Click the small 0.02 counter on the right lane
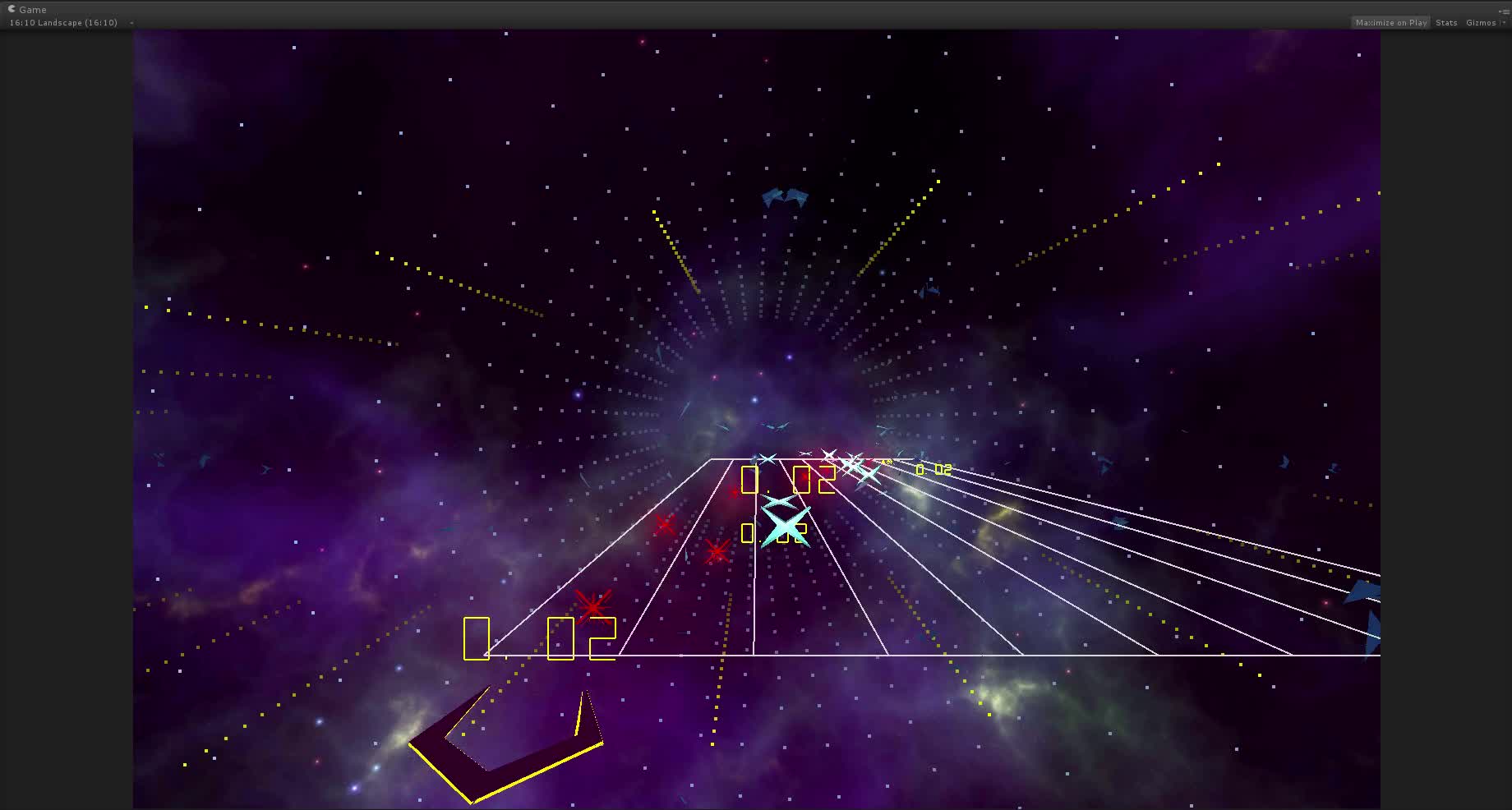Viewport: 1512px width, 810px height. (932, 471)
